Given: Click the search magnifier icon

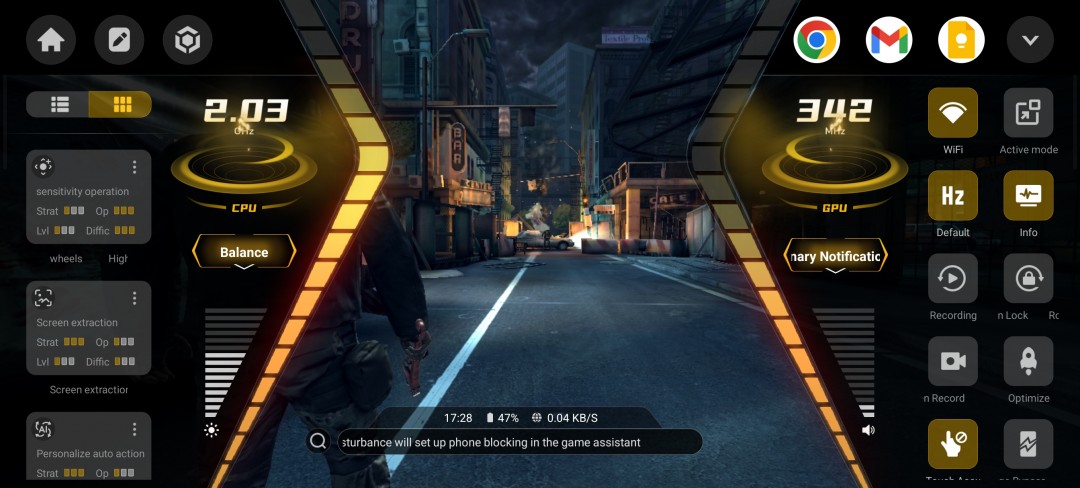Looking at the screenshot, I should [318, 441].
